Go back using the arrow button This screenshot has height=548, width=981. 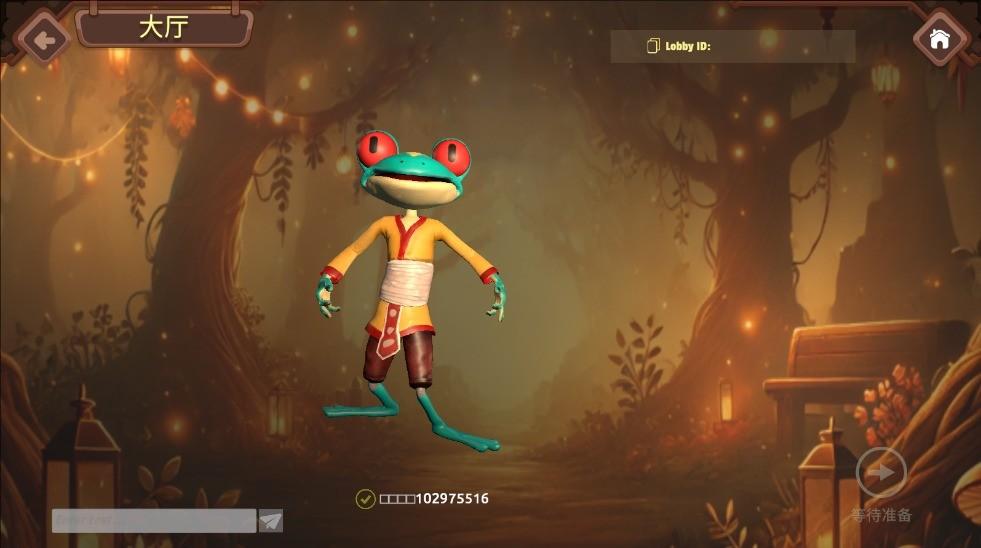[x=42, y=40]
